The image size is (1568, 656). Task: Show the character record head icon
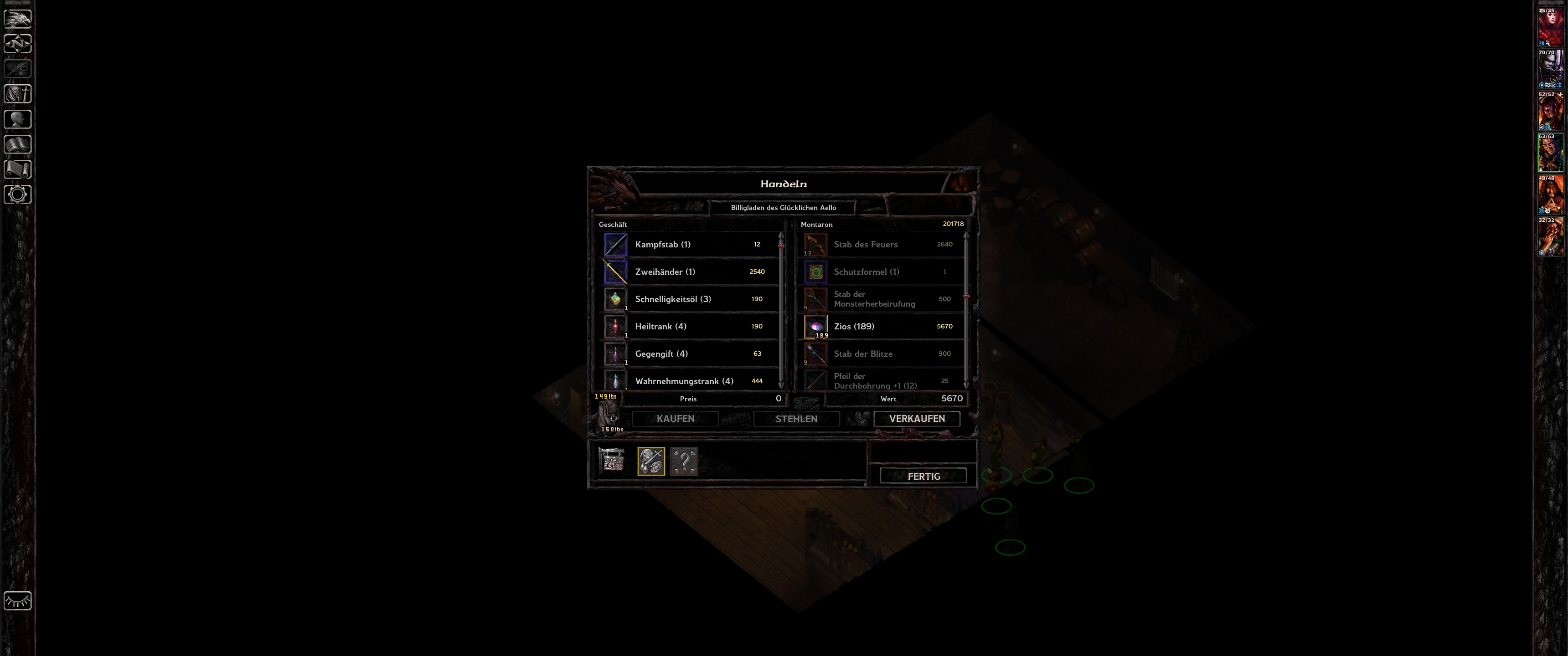click(x=18, y=119)
